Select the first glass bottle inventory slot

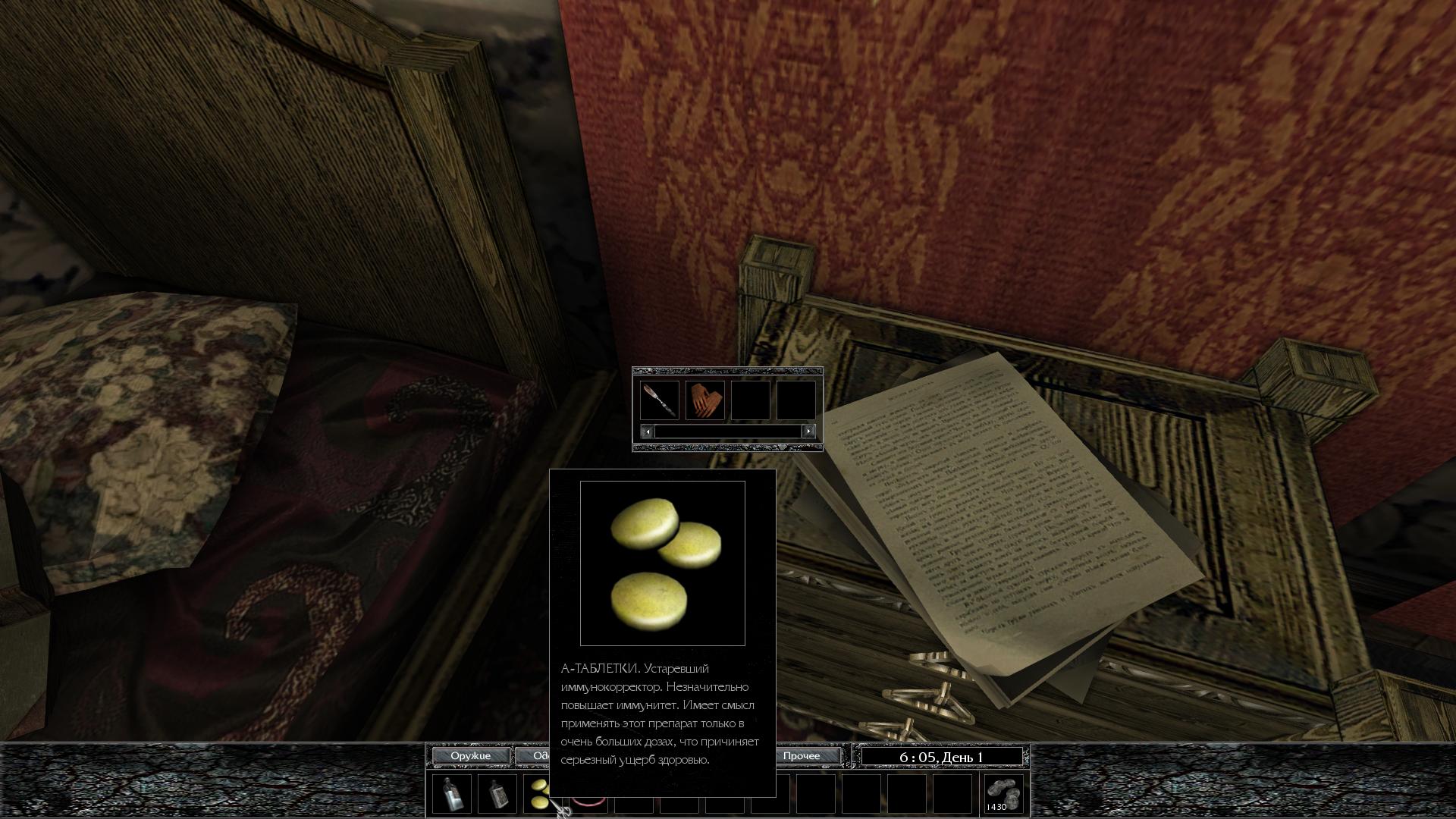click(452, 794)
